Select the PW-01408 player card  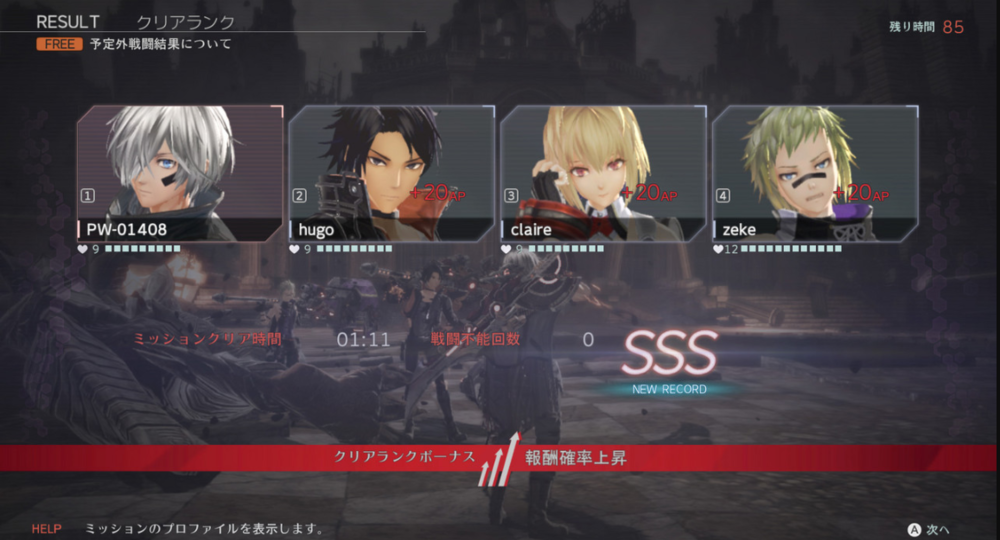click(x=180, y=173)
